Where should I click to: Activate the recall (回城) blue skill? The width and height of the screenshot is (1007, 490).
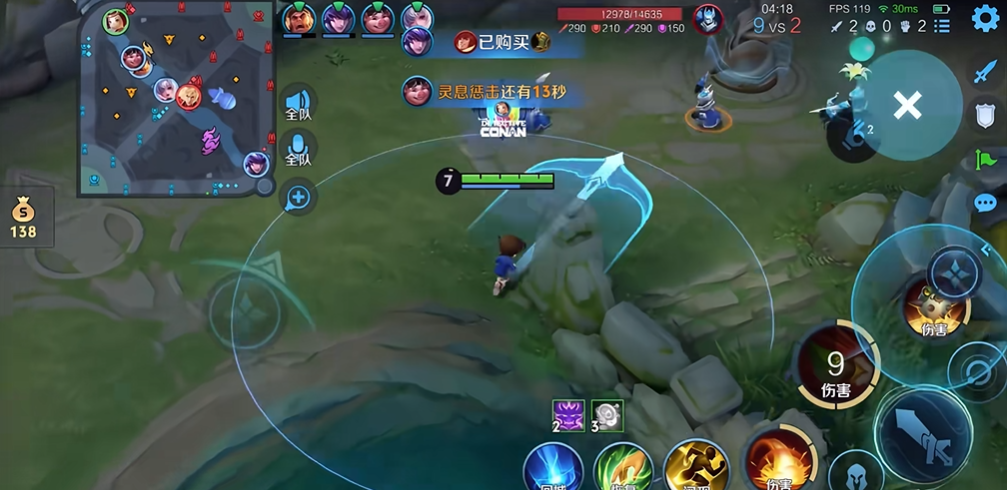point(553,468)
